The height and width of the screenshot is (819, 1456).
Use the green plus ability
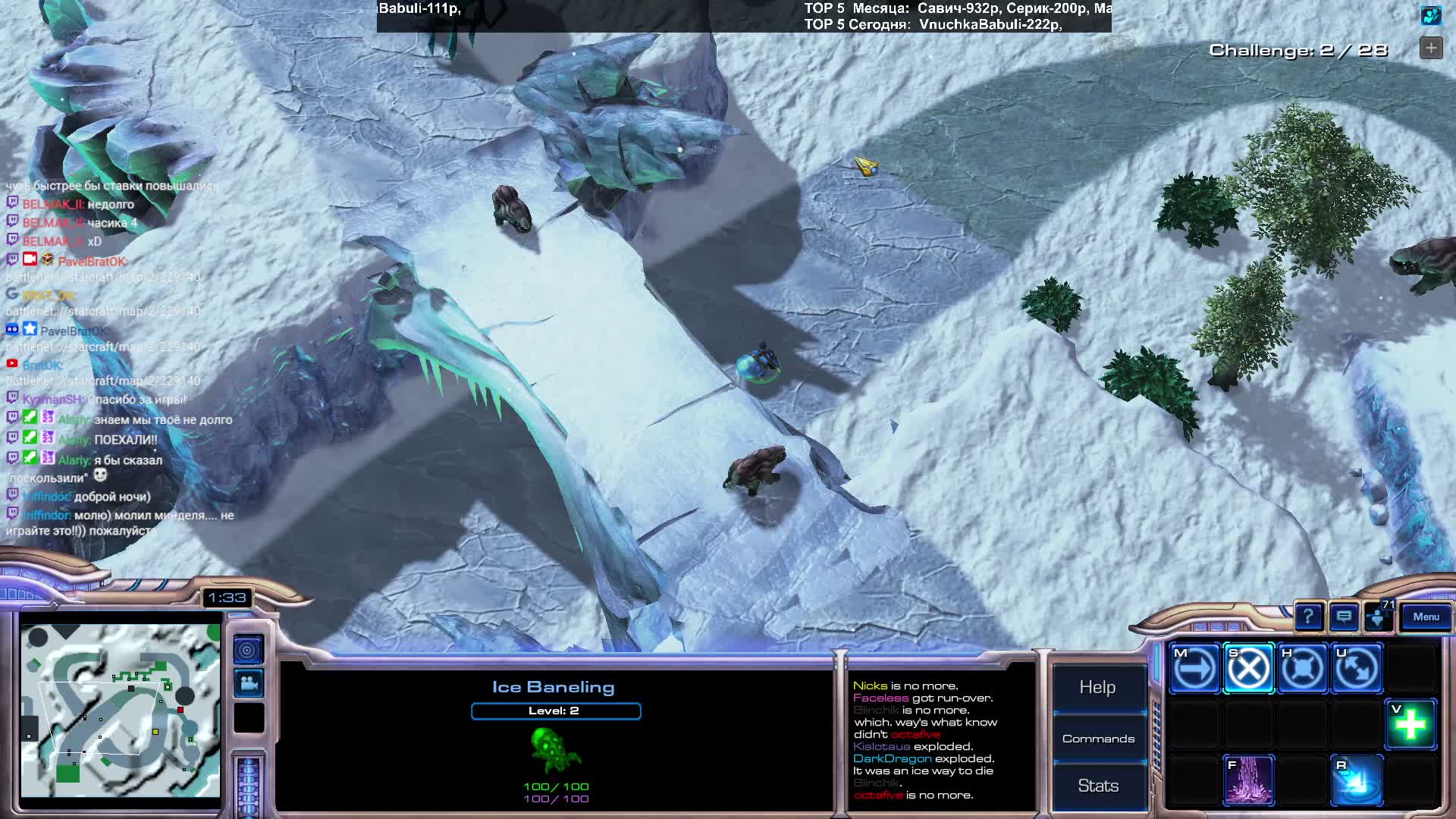coord(1410,724)
